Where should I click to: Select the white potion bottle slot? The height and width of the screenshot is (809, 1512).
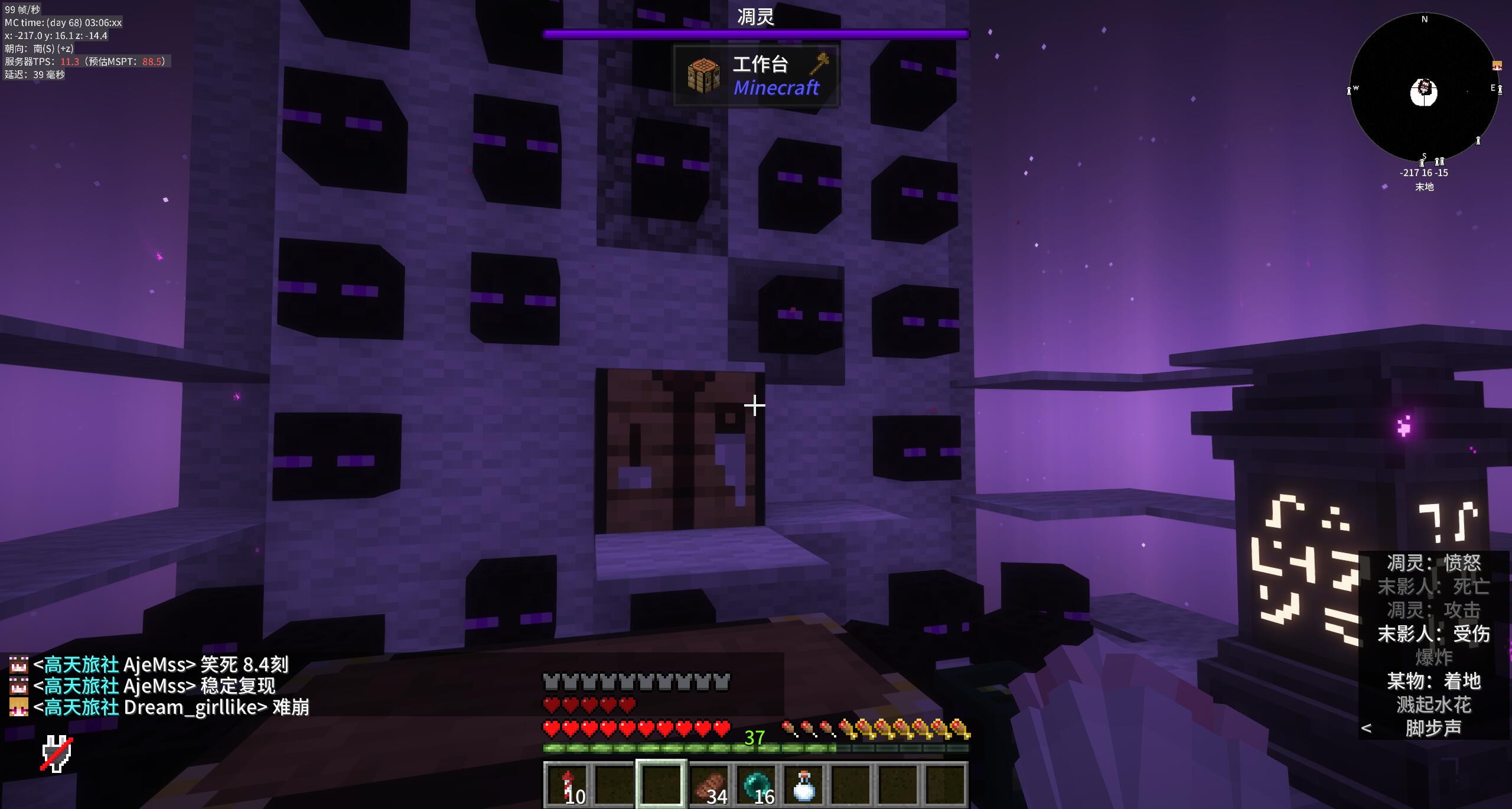tap(803, 785)
